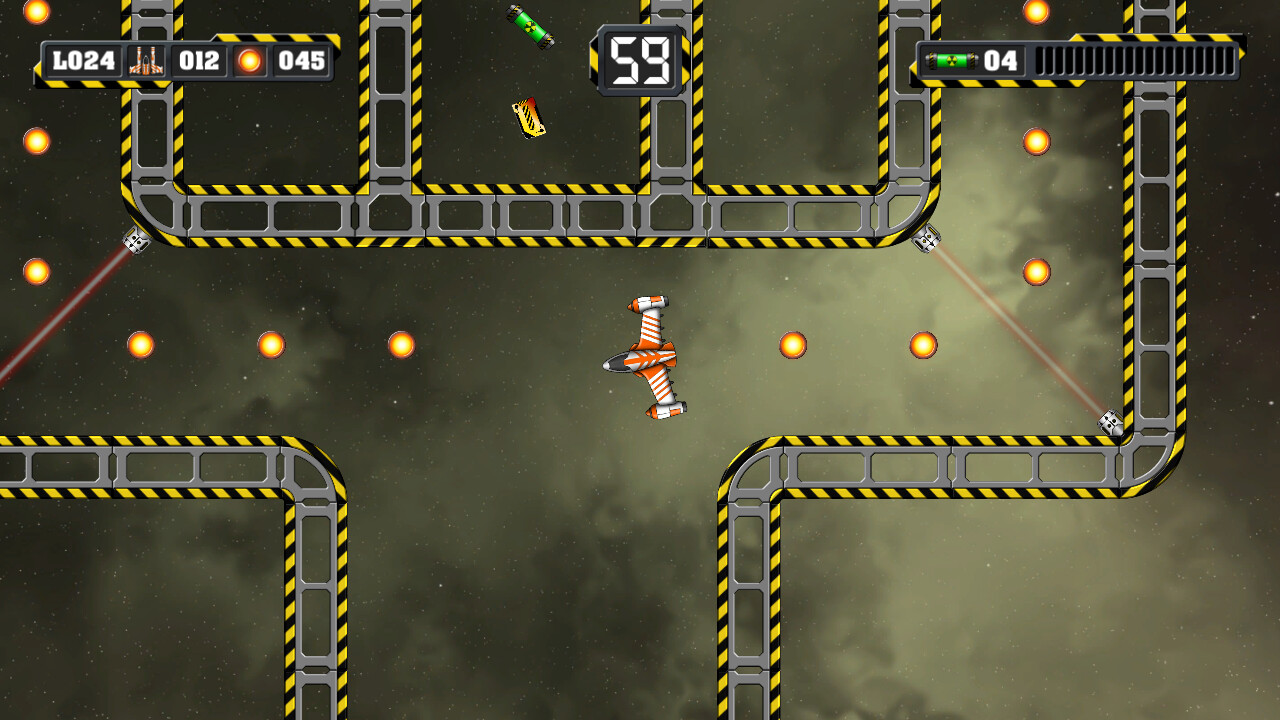Screen dimensions: 1280x720
Task: Click the orb right of the spaceship
Action: pos(791,343)
